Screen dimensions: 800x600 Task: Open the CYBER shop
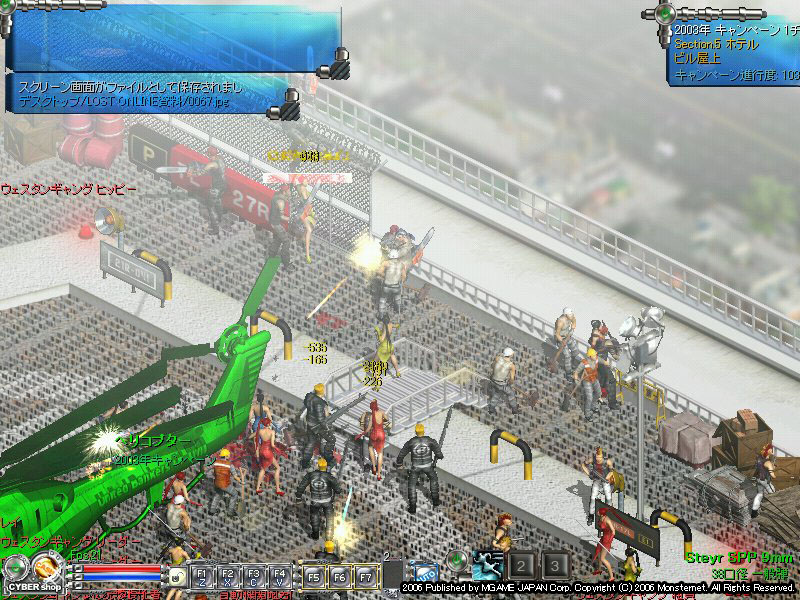pos(32,586)
